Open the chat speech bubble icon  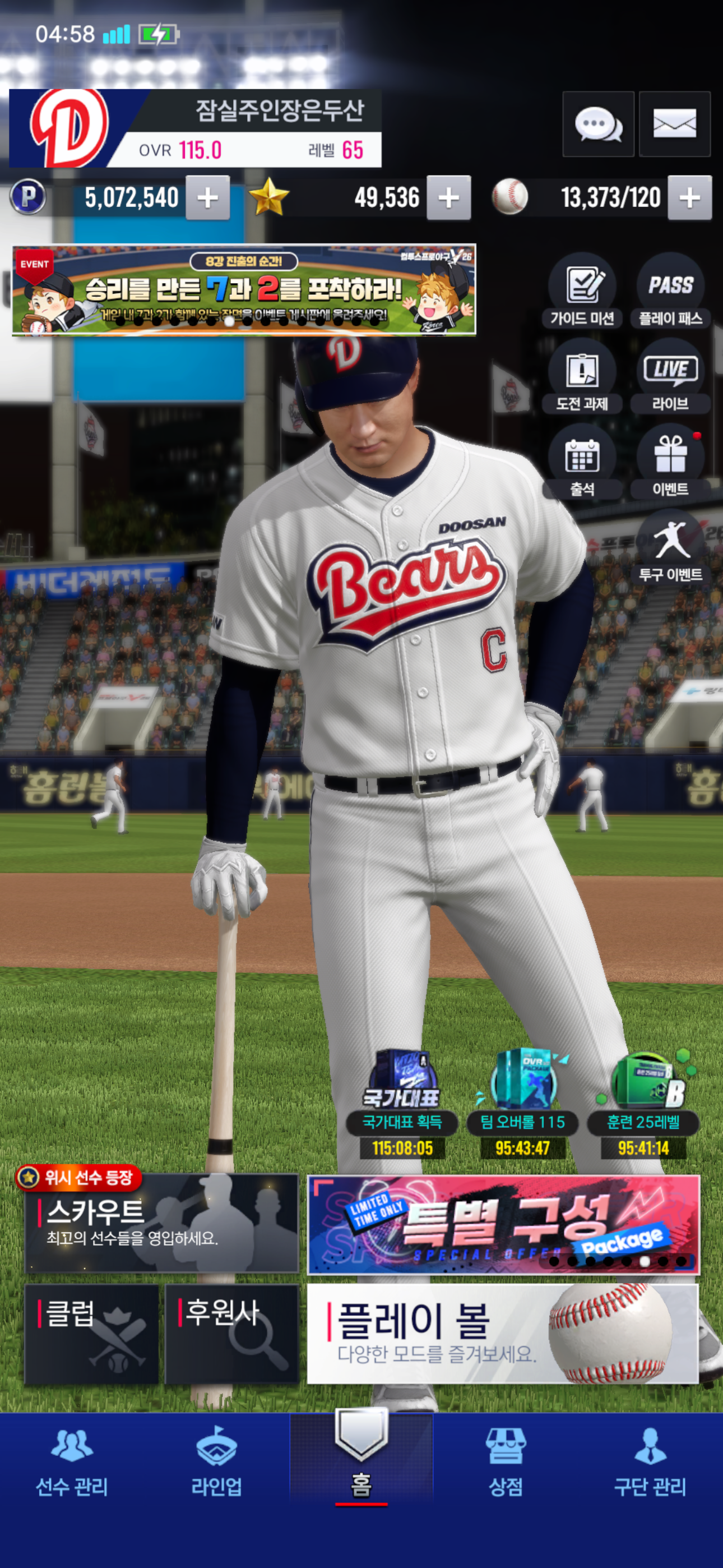(597, 124)
